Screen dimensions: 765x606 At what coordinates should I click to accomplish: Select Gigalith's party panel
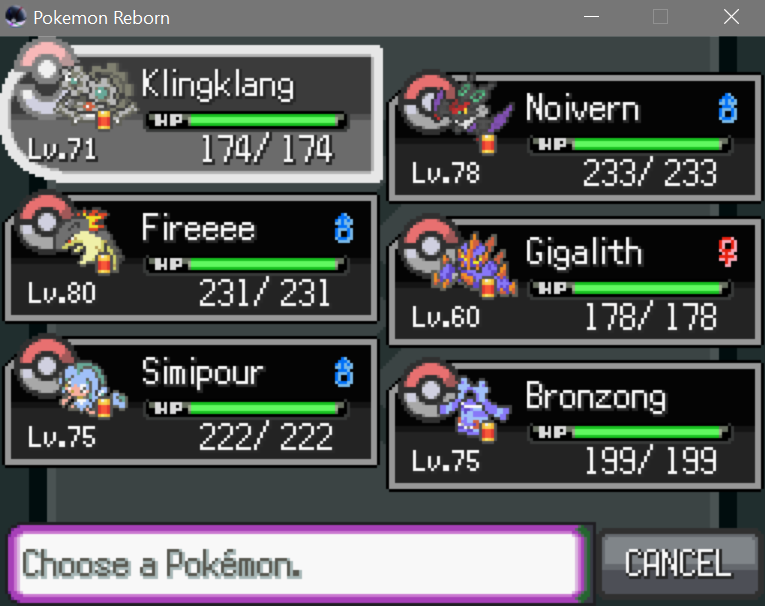573,281
